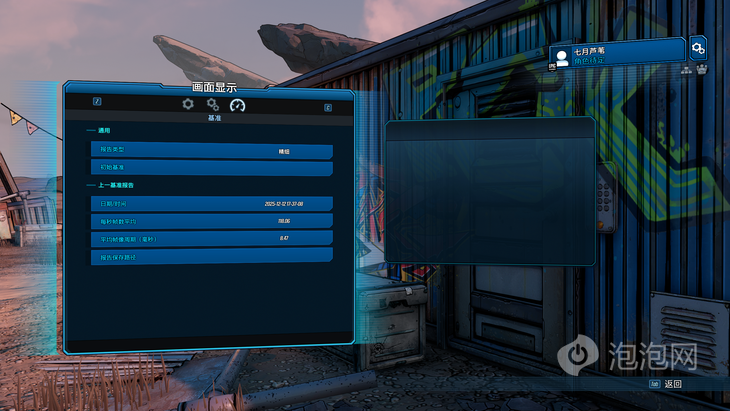Viewport: 730px width, 411px height.
Task: Open the 七月芦苇 player profile card
Action: [x=617, y=53]
